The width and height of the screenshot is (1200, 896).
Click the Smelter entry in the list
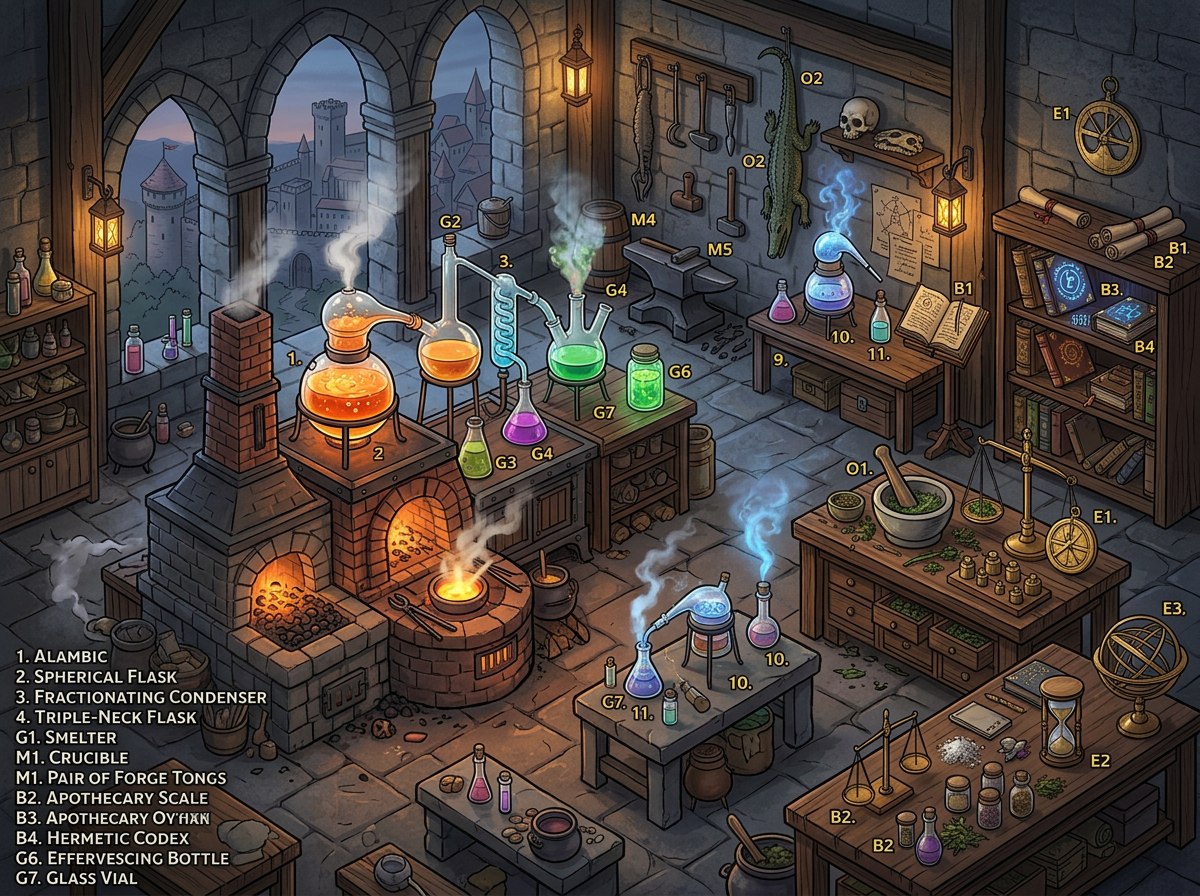click(66, 737)
